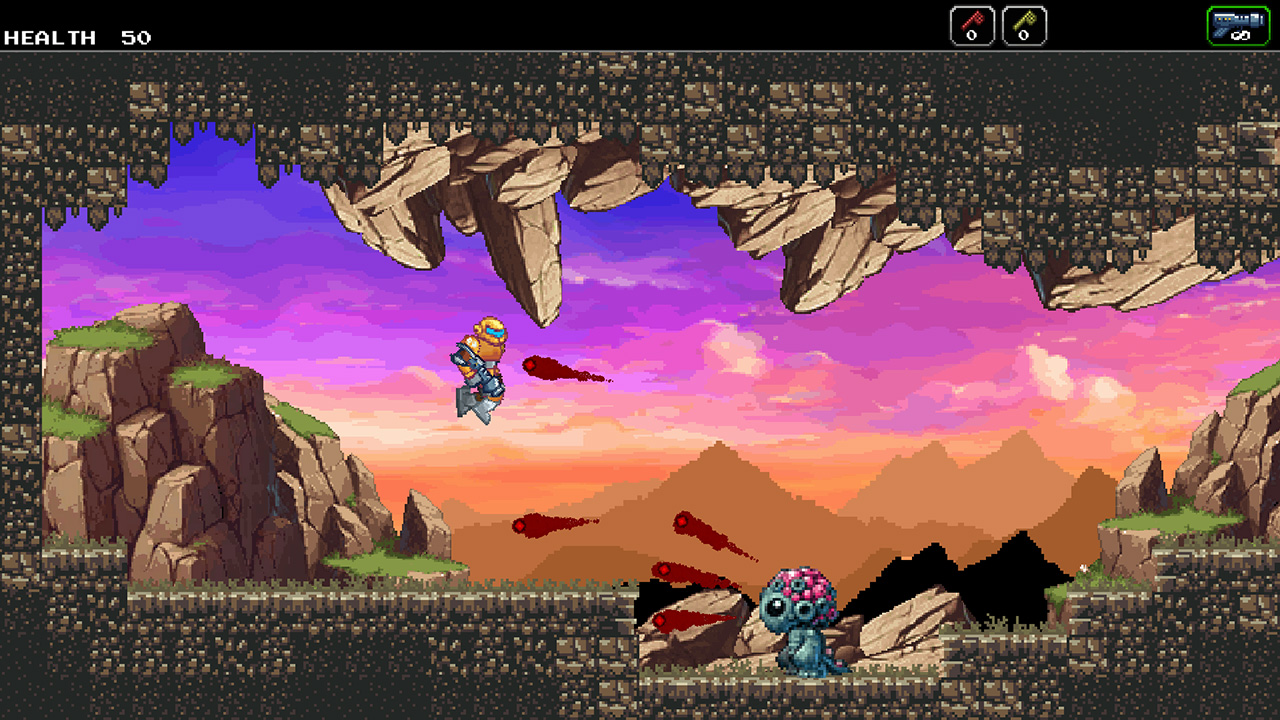Click the zero count under the yellow key
This screenshot has height=720, width=1280.
[1022, 35]
